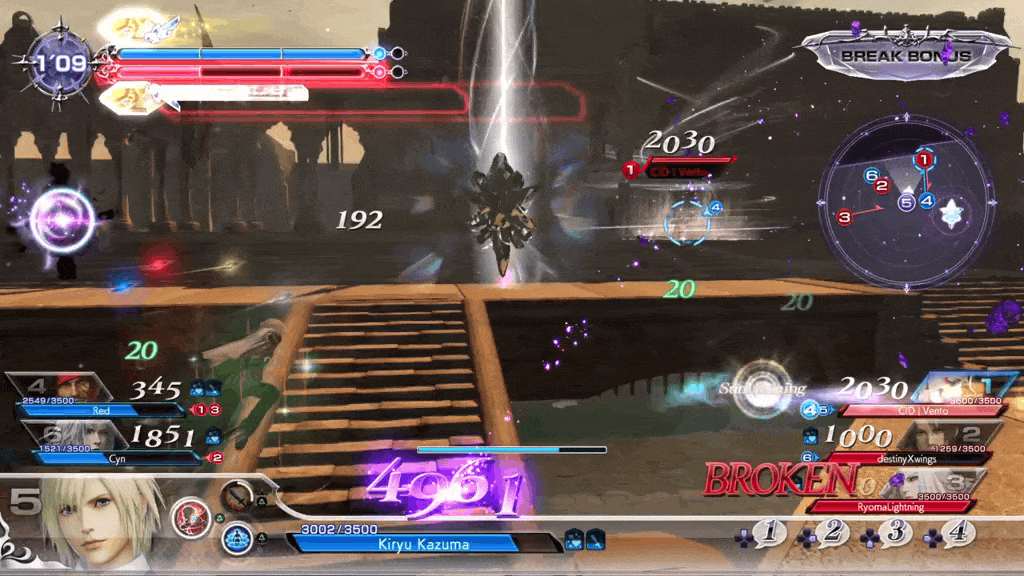Screen dimensions: 1024x576
Task: Select enemy CiD | Vento's status panel
Action: (x=920, y=396)
